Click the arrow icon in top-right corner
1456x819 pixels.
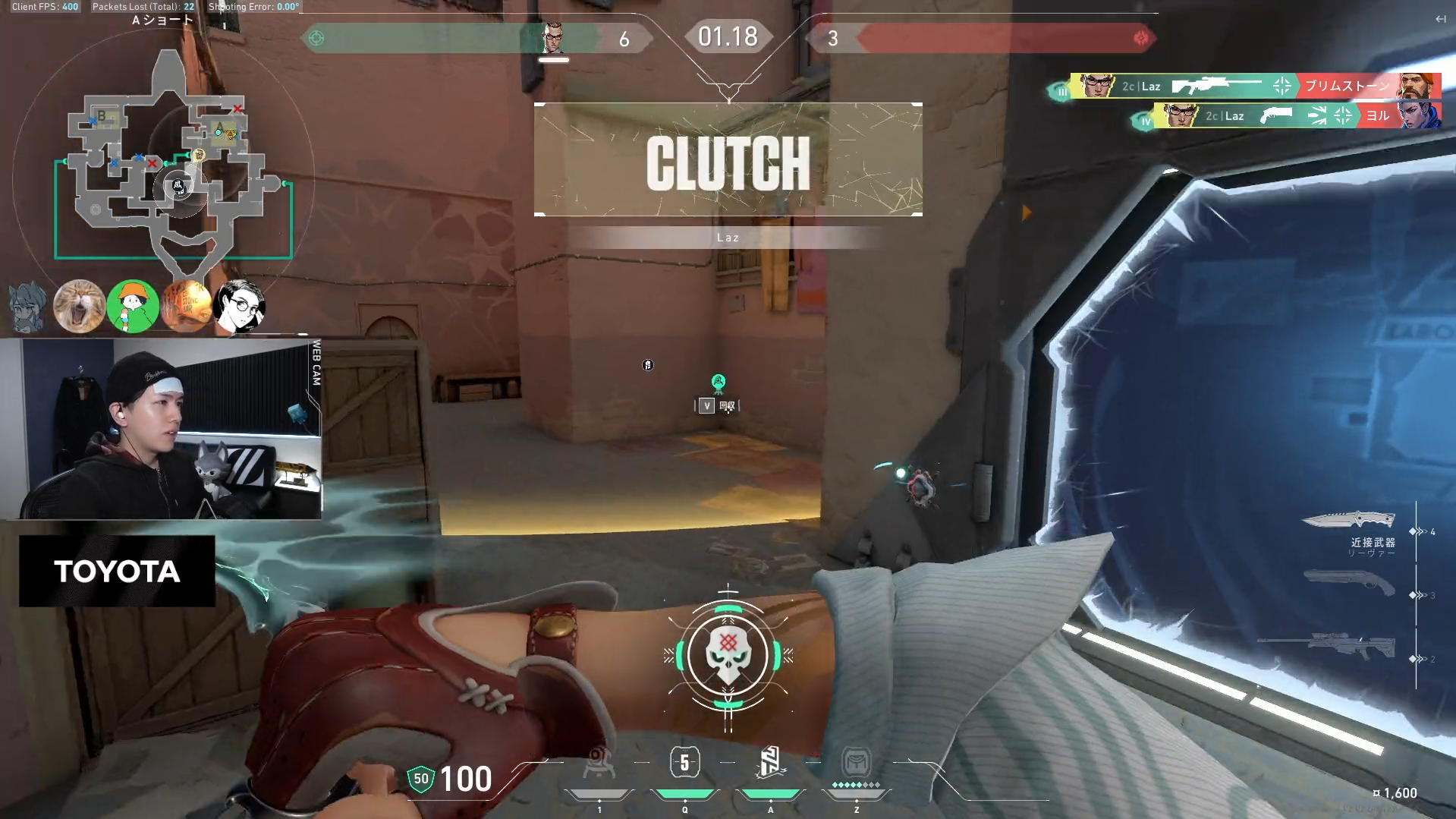coord(1440,19)
